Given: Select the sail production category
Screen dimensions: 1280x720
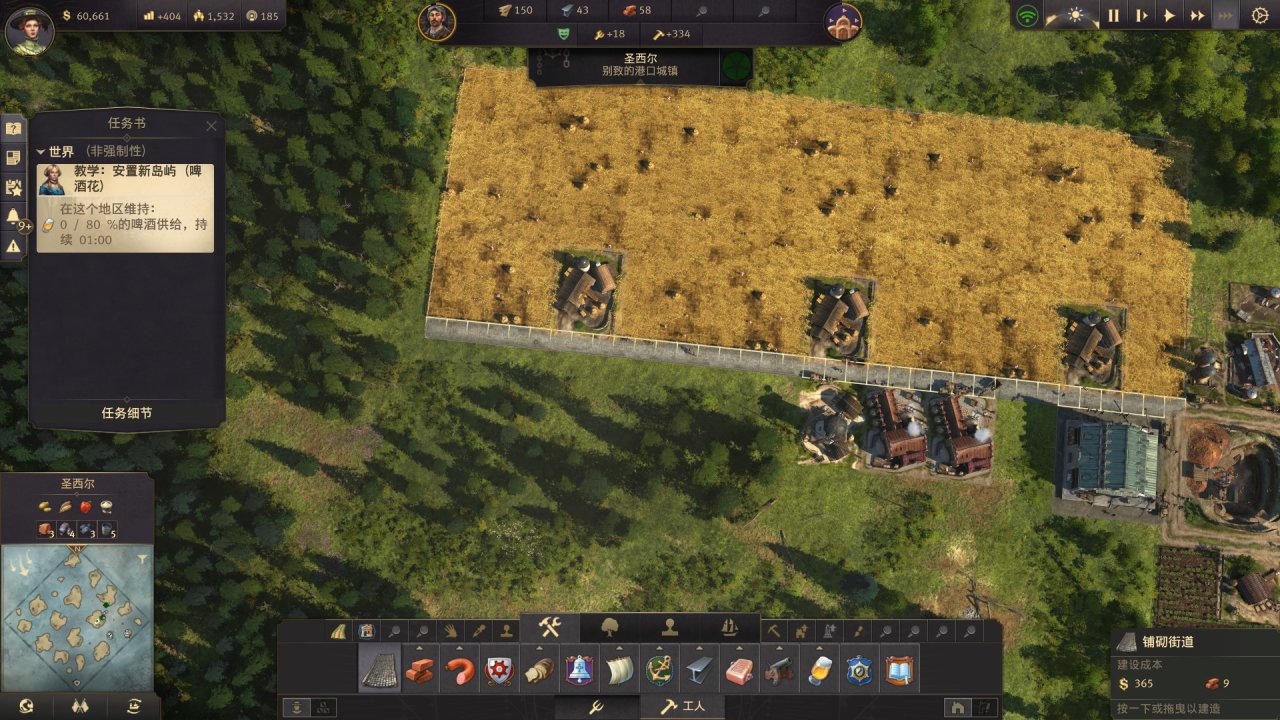Looking at the screenshot, I should [619, 670].
